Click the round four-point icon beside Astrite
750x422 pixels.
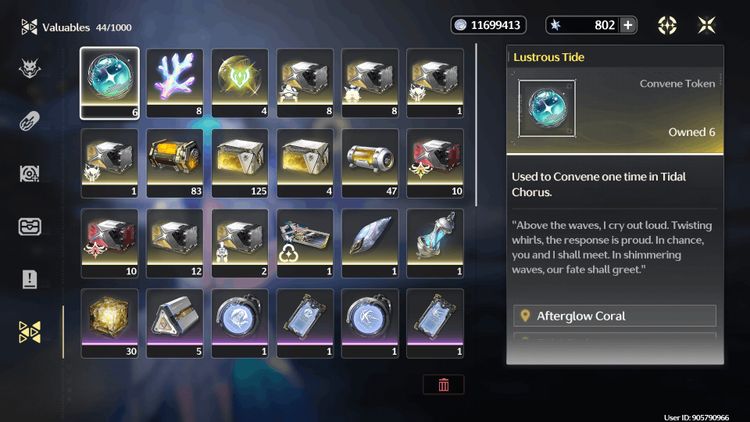tap(667, 25)
